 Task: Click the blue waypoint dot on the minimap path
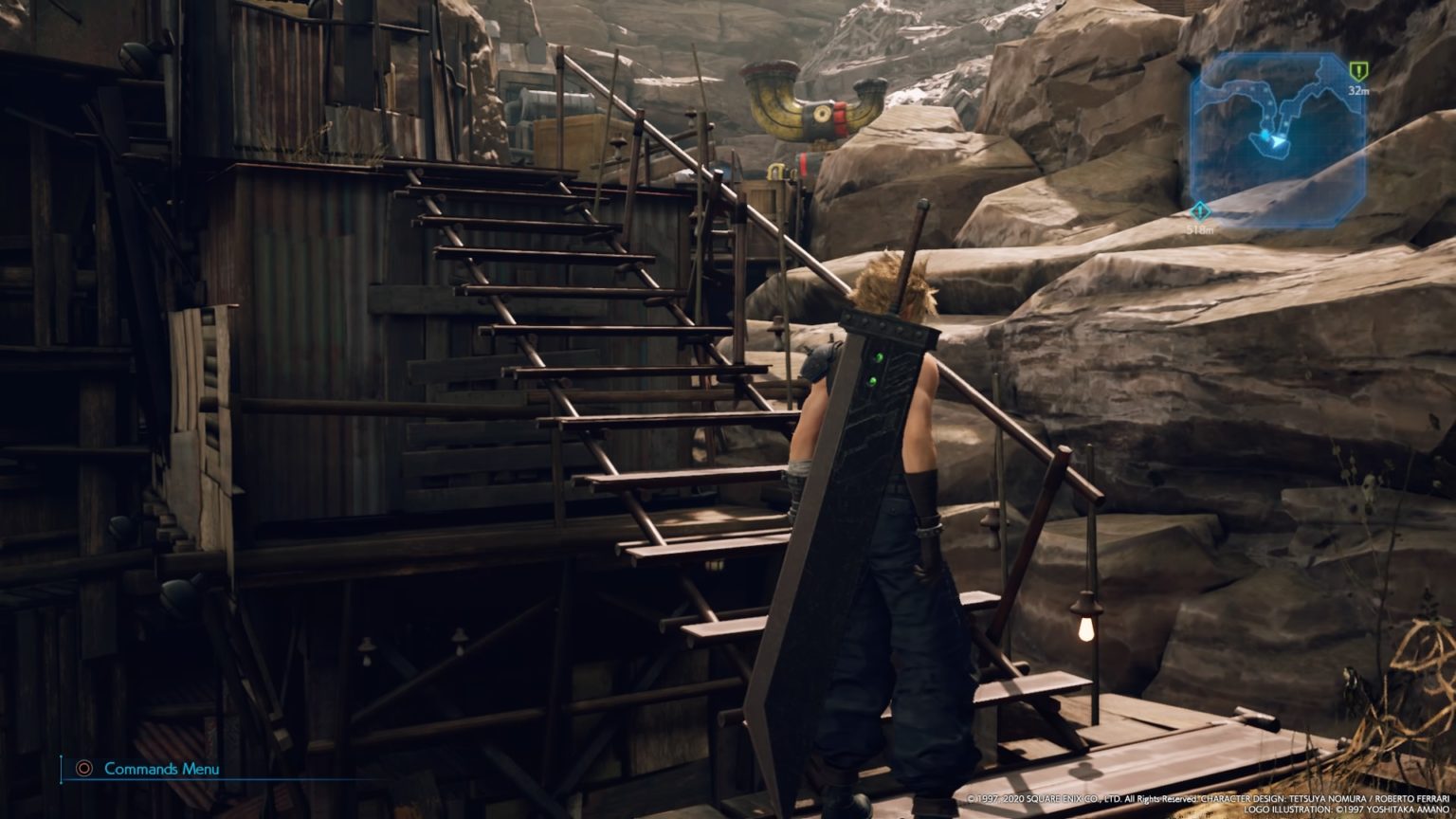coord(1265,134)
